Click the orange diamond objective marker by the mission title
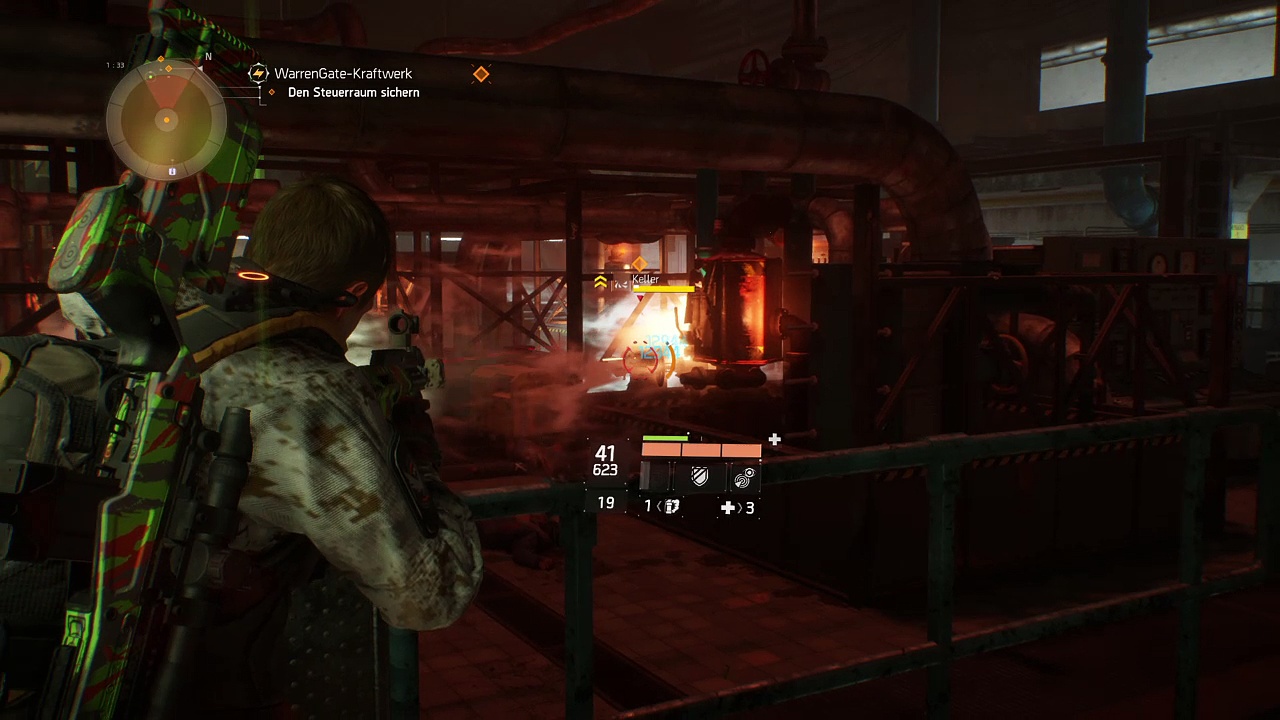Screen dimensions: 1280x720 (481, 74)
